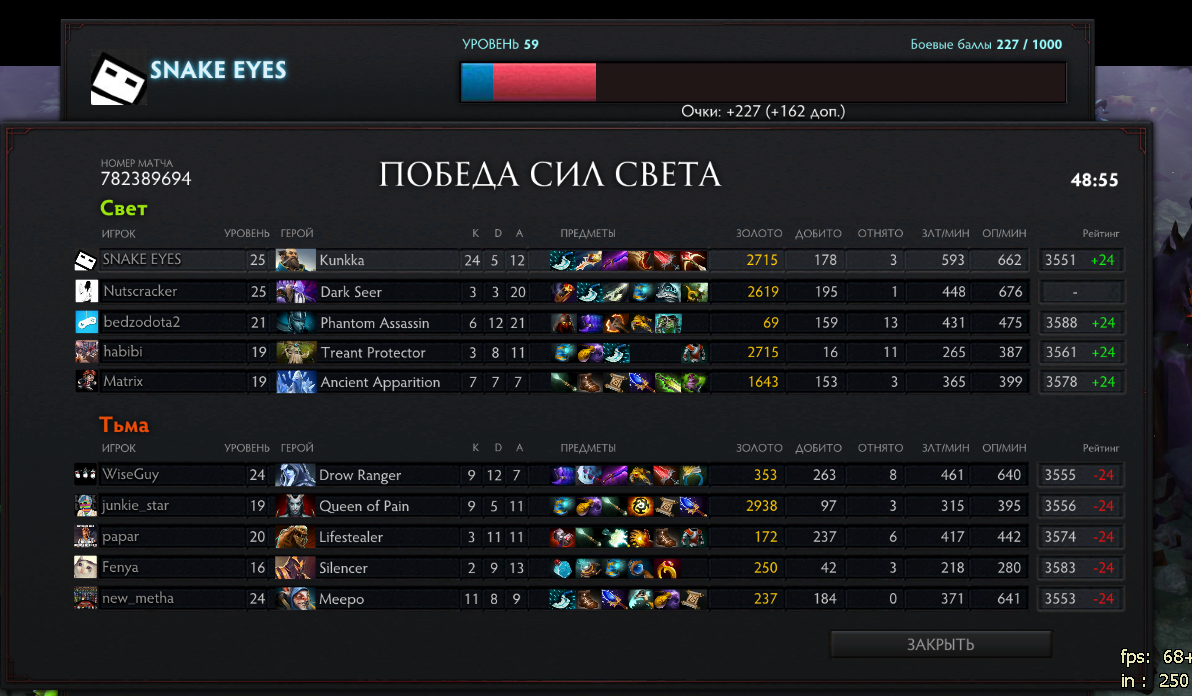
Task: Click the Queen of Pain hero portrait
Action: [x=295, y=506]
